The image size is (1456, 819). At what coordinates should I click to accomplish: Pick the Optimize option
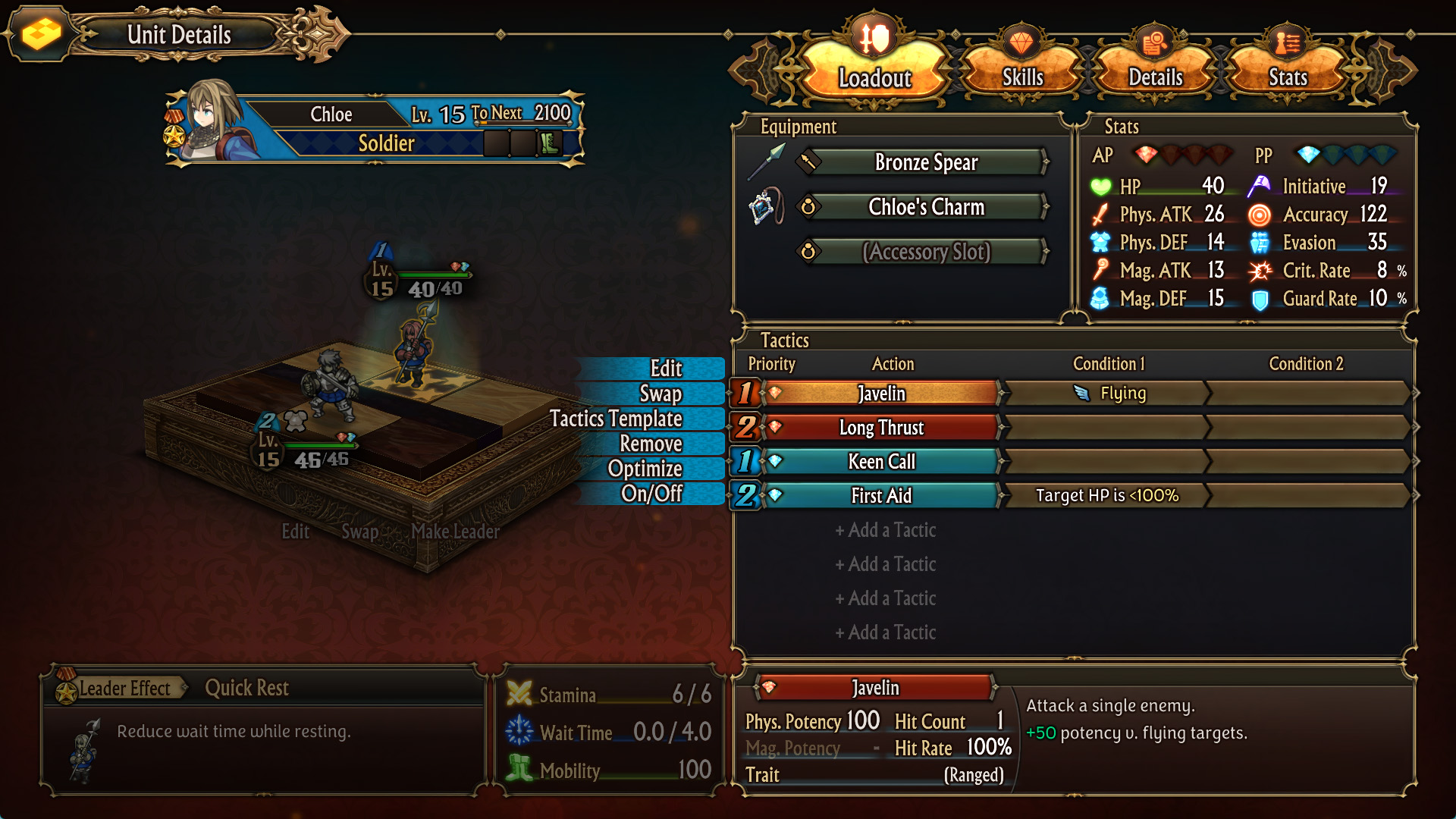(645, 469)
